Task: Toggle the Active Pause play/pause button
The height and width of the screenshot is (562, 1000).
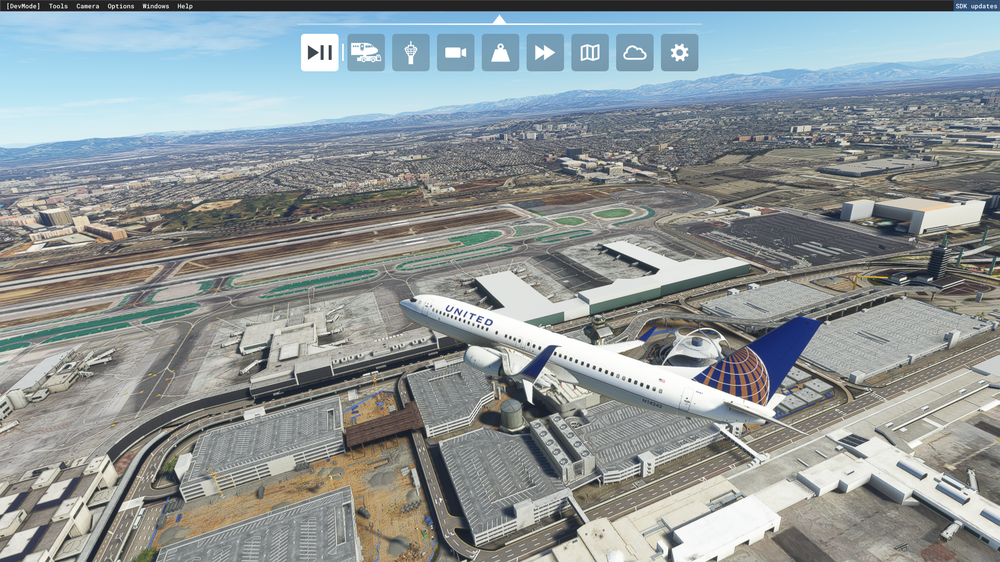Action: 320,53
